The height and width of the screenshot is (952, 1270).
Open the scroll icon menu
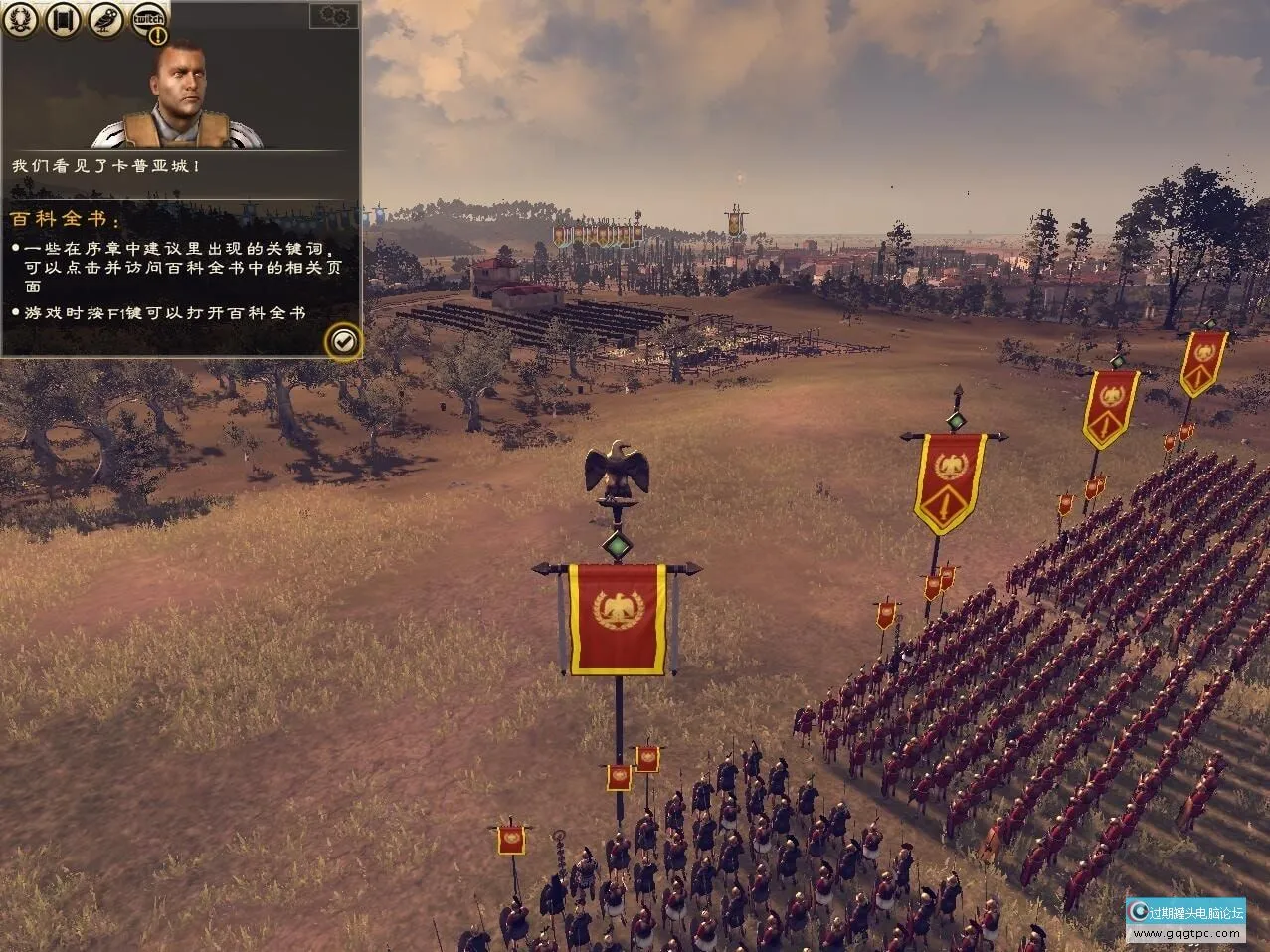click(x=62, y=19)
